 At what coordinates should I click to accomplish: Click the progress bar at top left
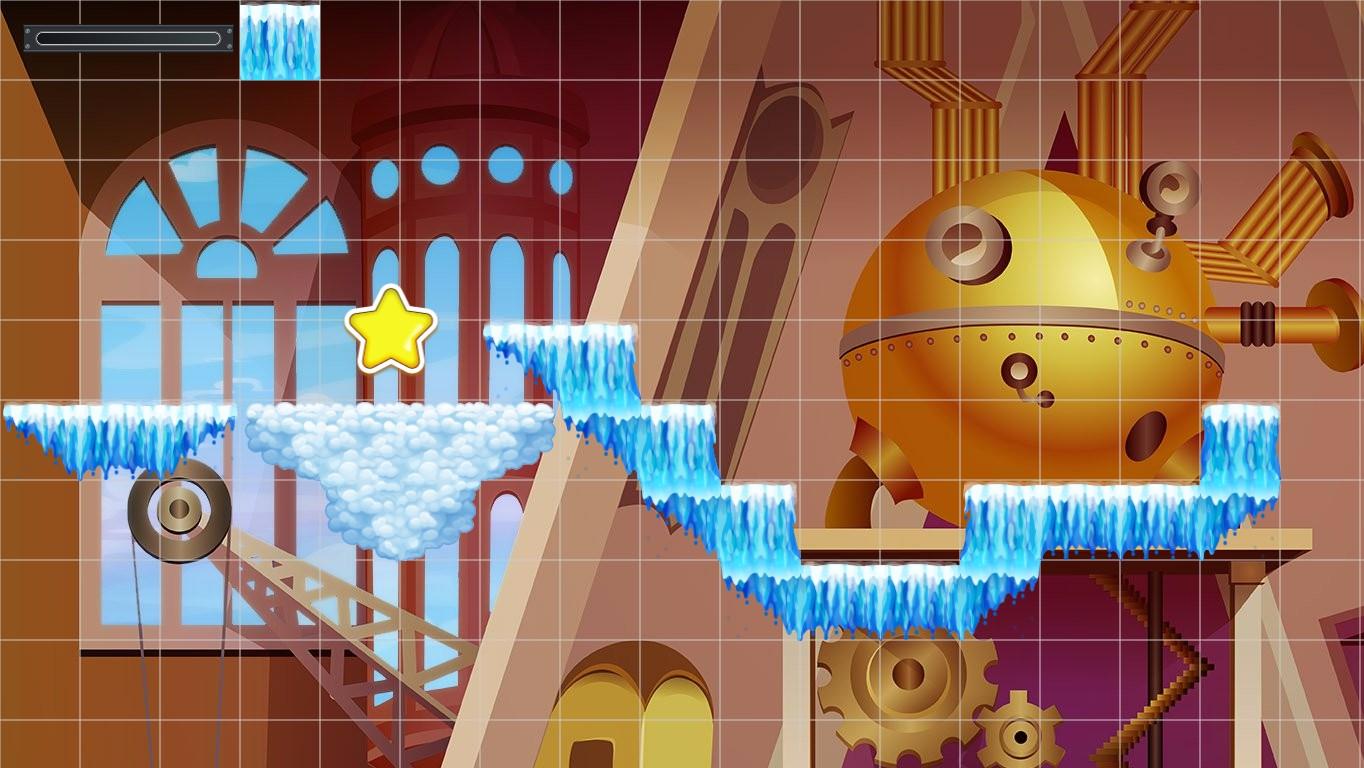click(125, 38)
